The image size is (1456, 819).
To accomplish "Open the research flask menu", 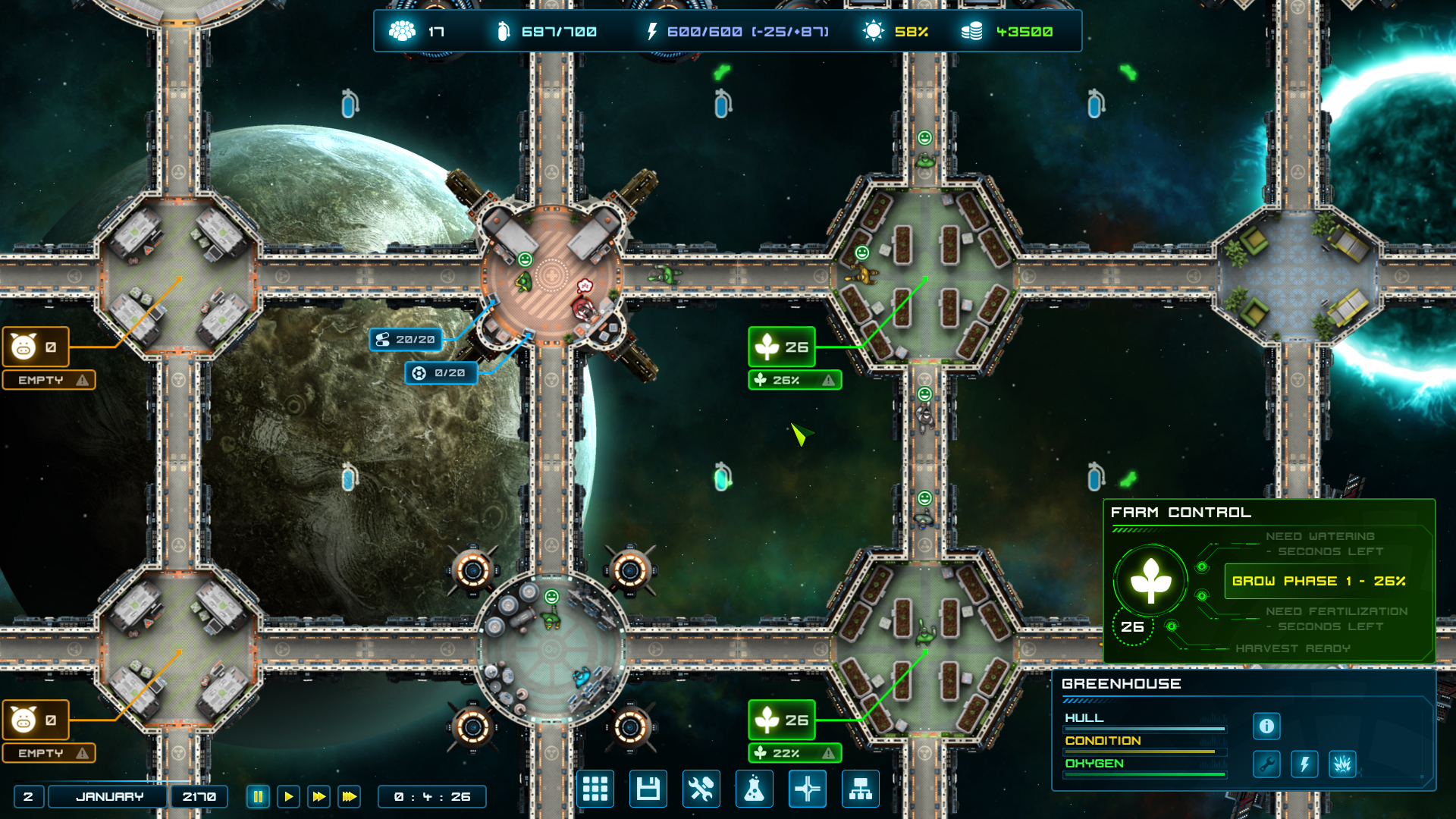I will point(755,789).
